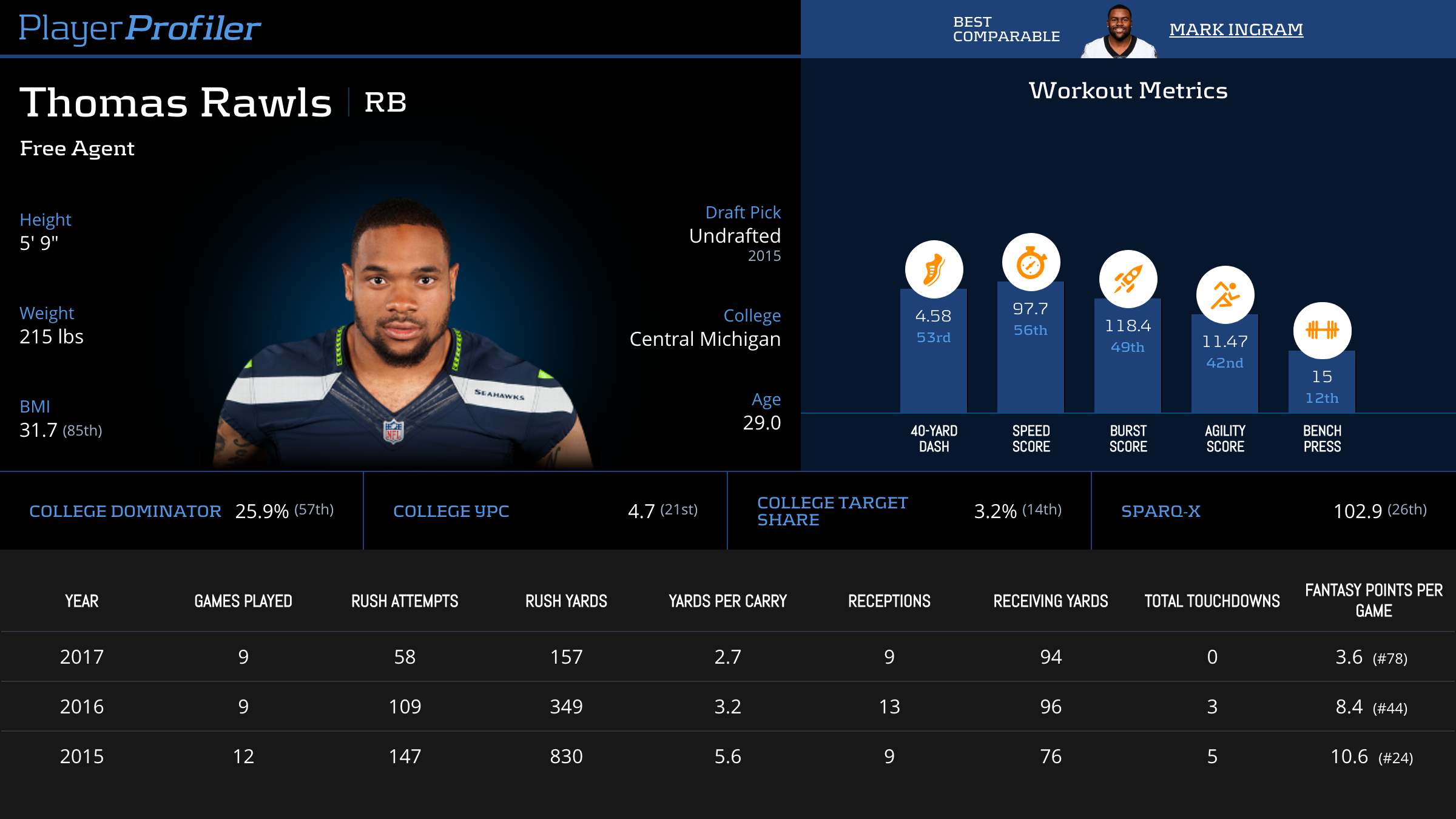Click Mark Ingram's headshot thumbnail

point(1119,32)
